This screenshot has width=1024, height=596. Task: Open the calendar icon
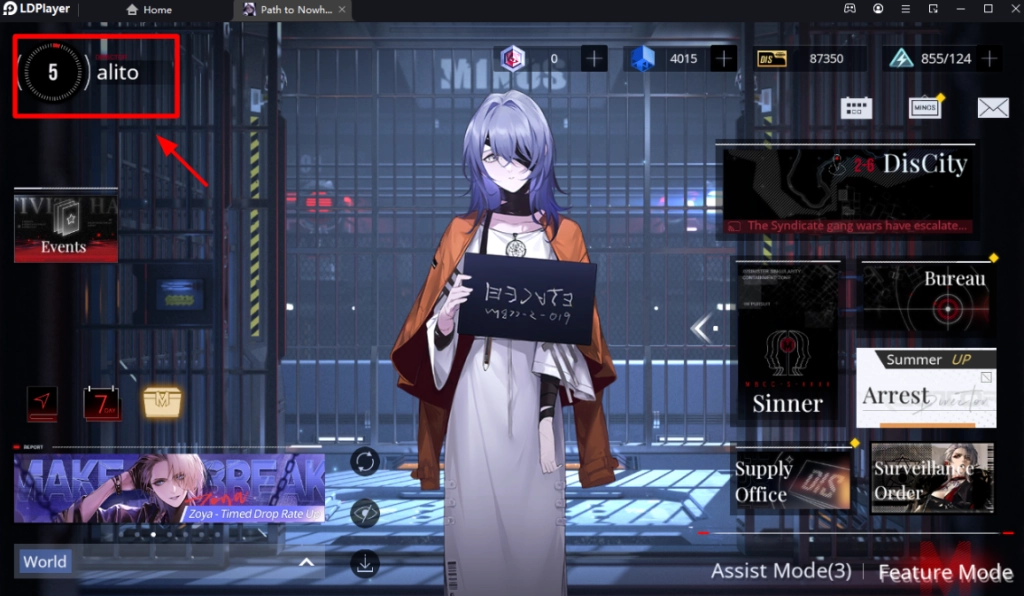click(x=856, y=108)
